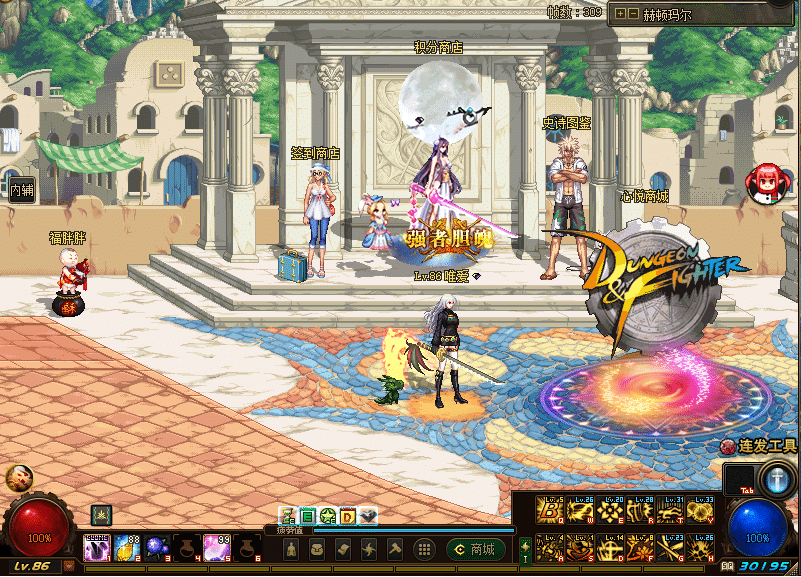
Task: Activate the Q skill with letter B
Action: pyautogui.click(x=550, y=511)
